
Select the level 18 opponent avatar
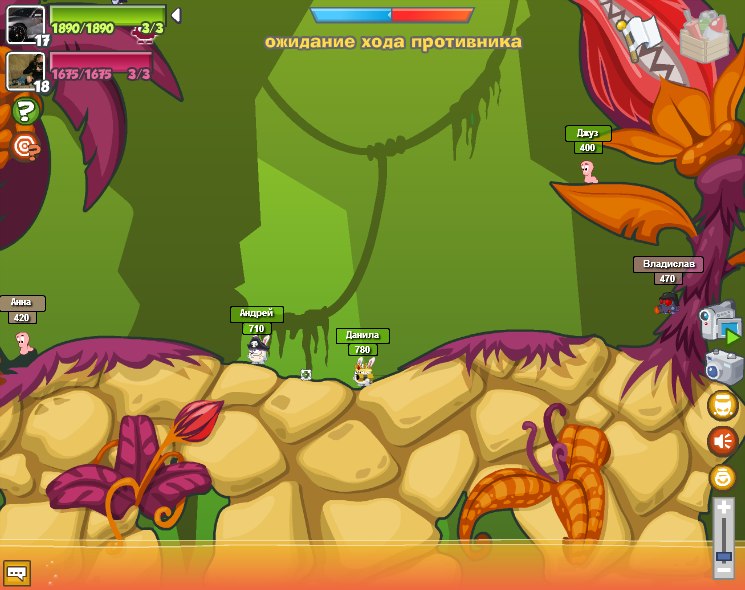point(24,70)
